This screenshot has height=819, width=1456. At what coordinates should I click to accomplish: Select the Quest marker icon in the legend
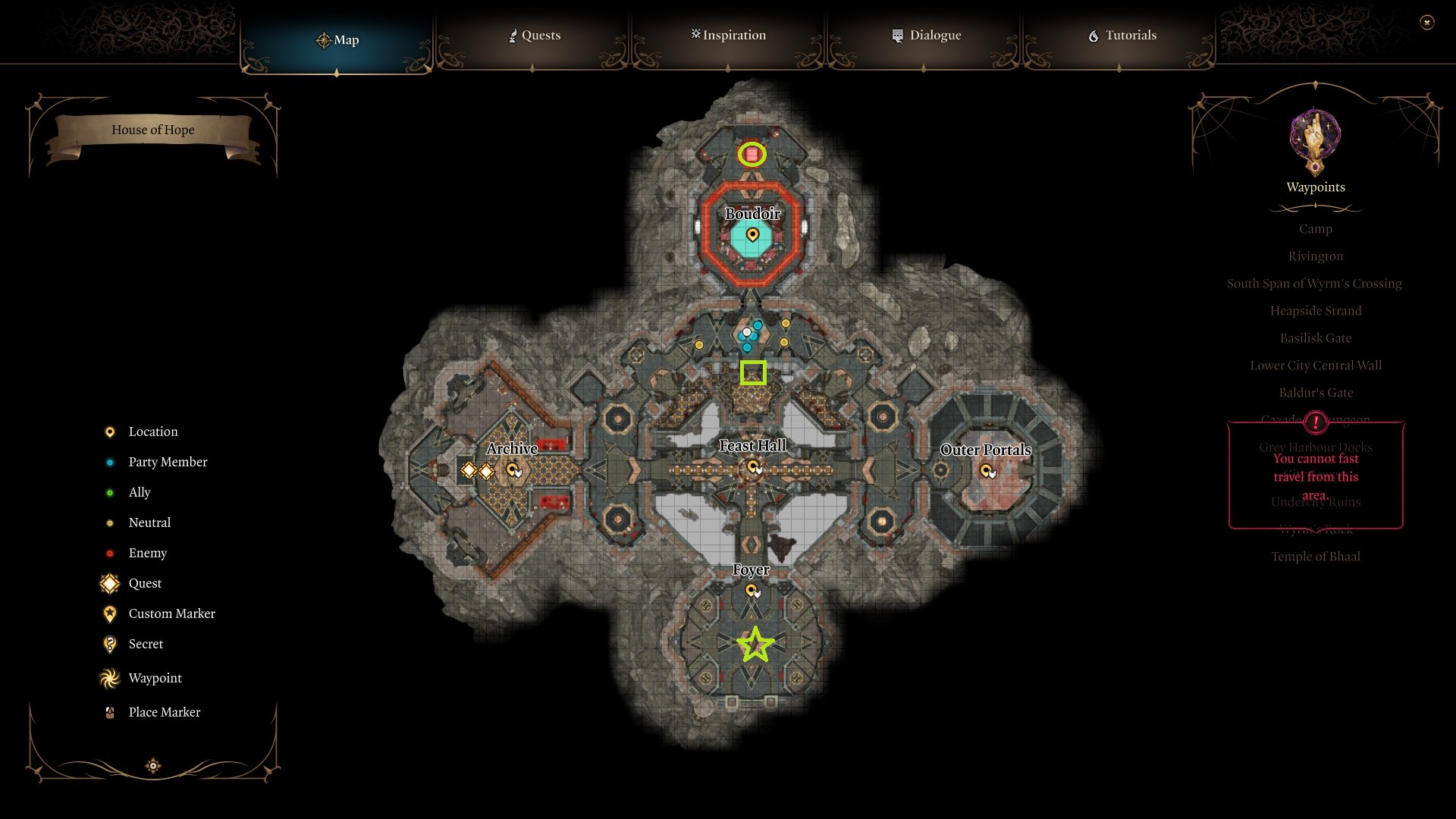(x=108, y=583)
